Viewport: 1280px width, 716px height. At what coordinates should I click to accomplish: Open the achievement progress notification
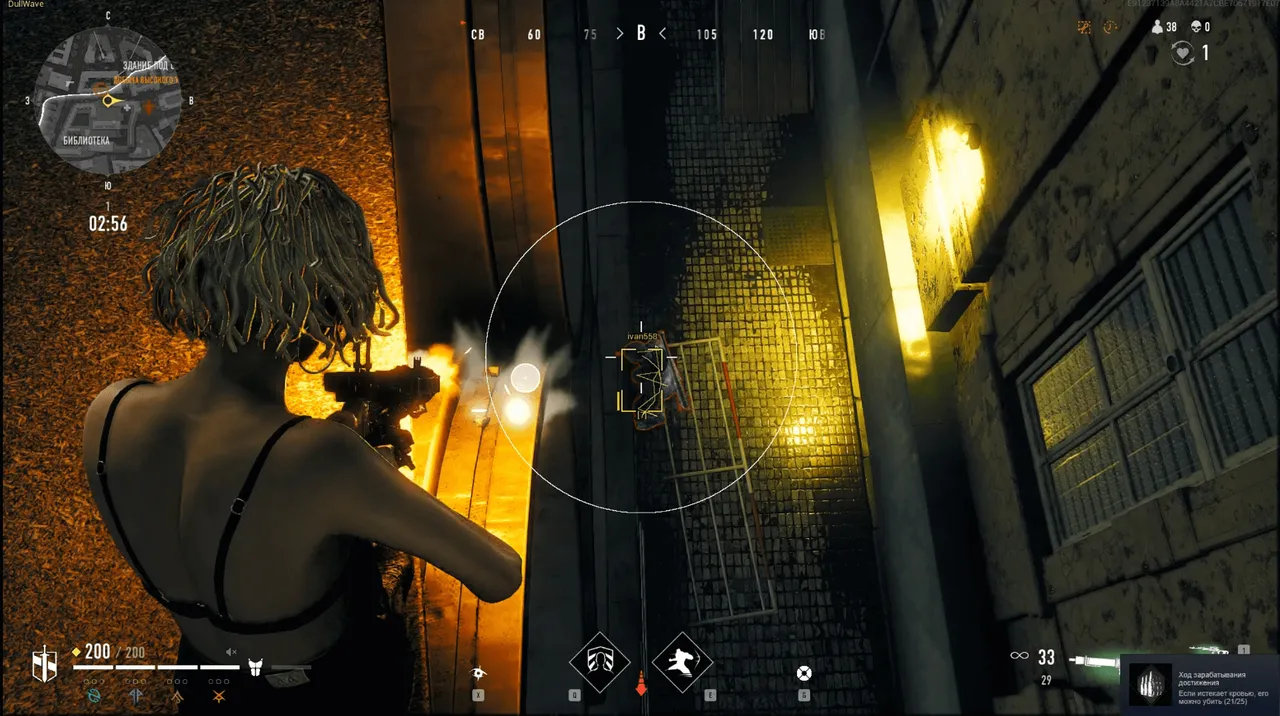(1199, 684)
